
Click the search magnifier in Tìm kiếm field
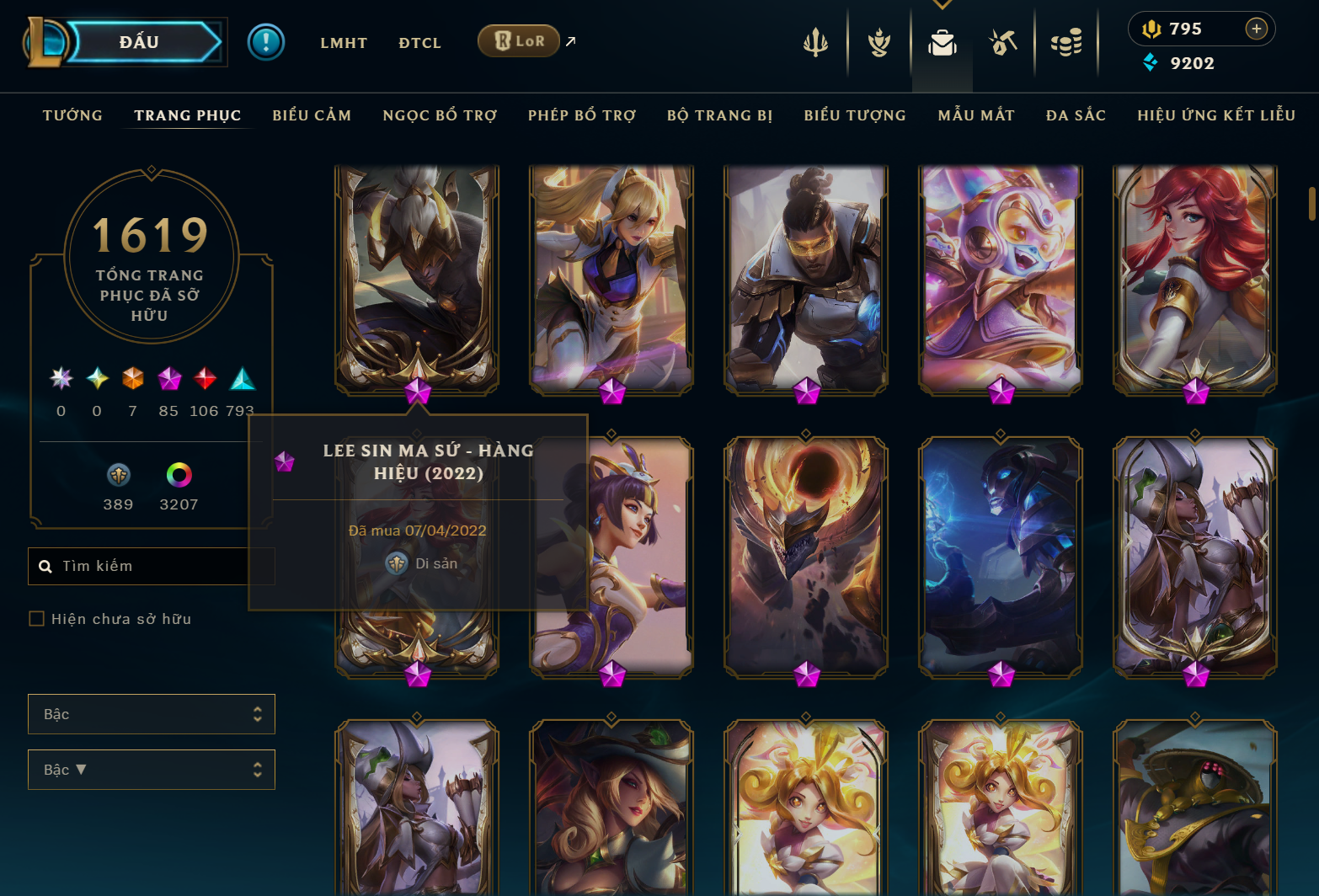pos(45,566)
